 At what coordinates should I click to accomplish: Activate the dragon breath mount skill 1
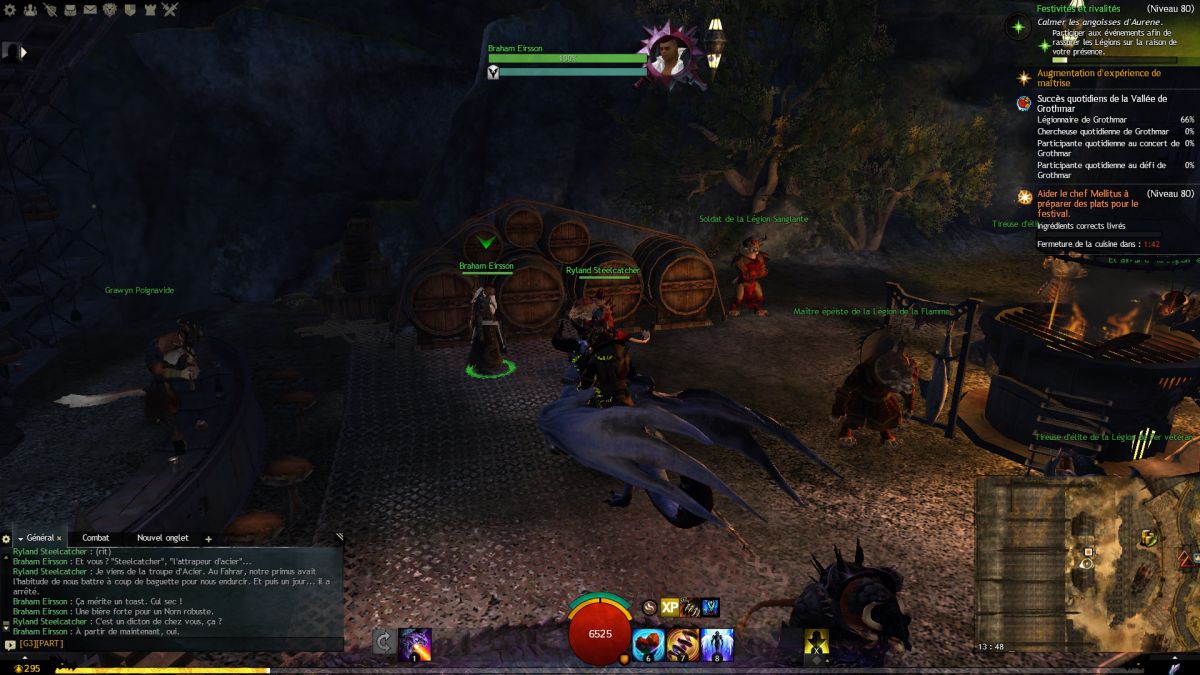pos(414,643)
